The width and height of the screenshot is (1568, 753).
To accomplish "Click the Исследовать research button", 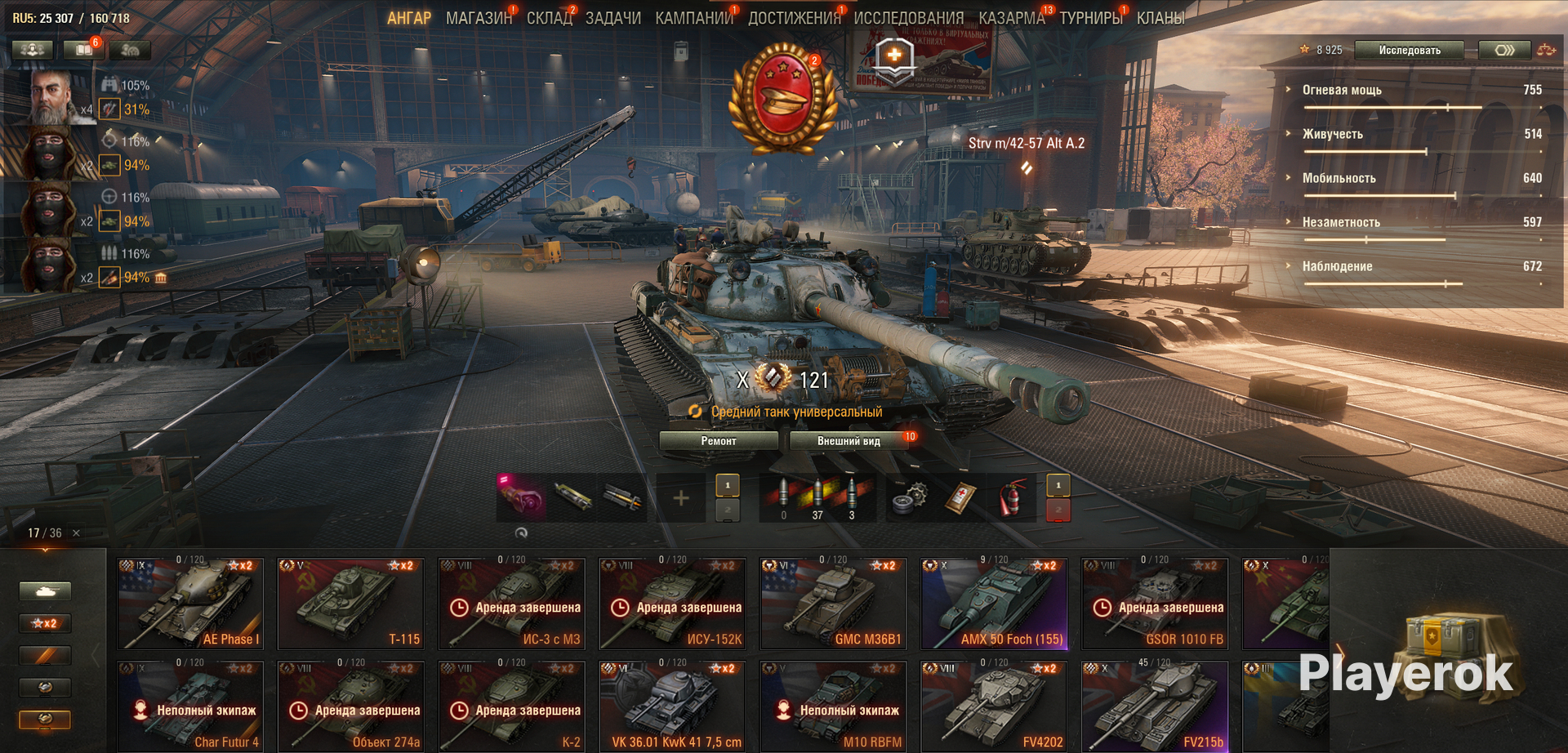I will pyautogui.click(x=1410, y=51).
